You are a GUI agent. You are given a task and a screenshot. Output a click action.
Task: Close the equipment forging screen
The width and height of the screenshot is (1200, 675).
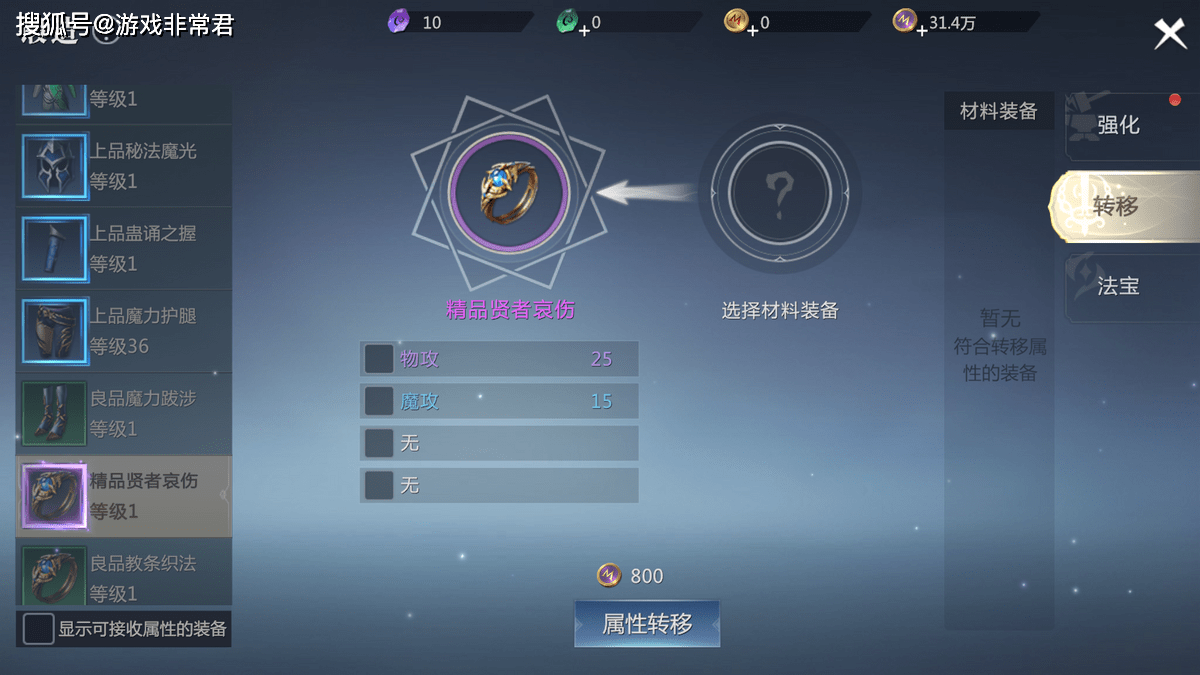coord(1169,34)
